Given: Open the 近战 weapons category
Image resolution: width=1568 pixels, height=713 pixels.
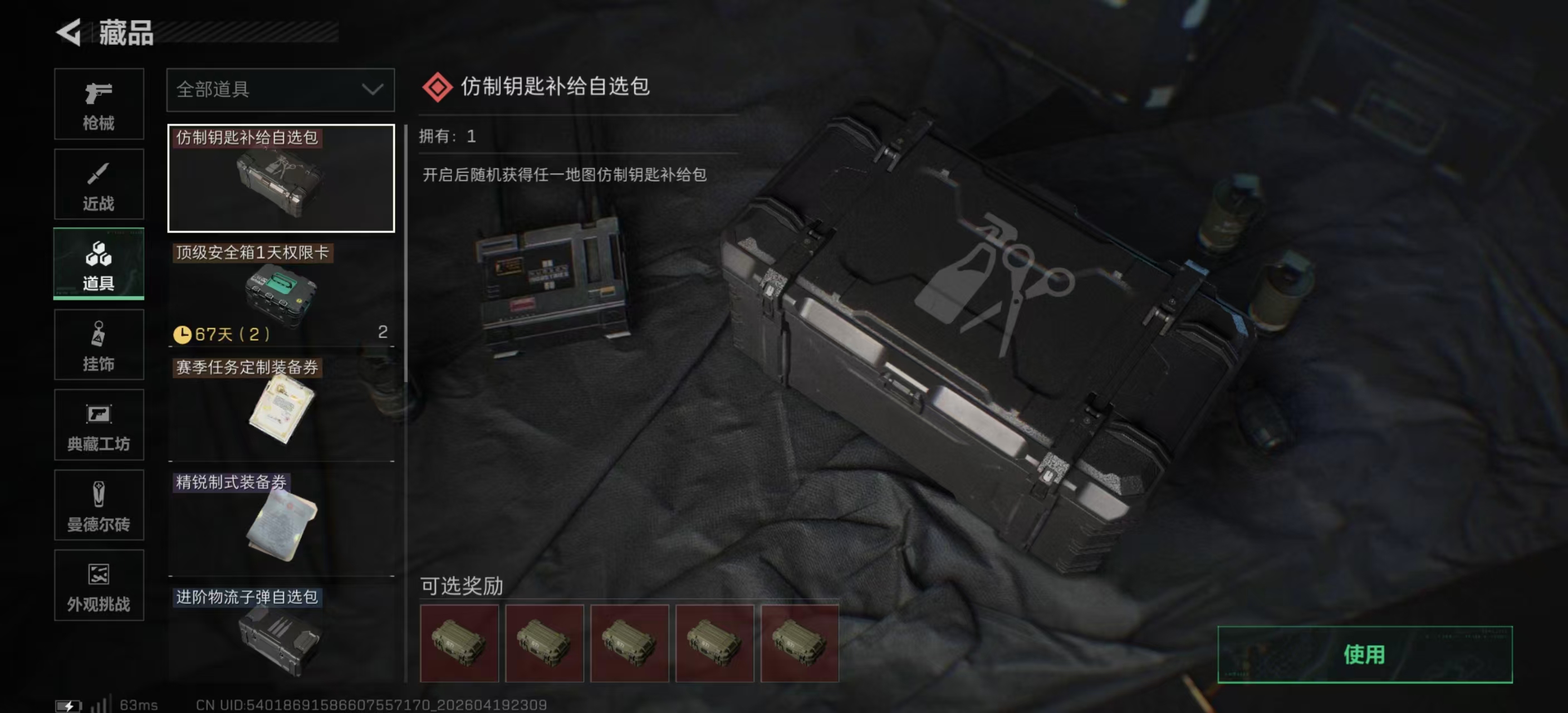Looking at the screenshot, I should coord(99,184).
